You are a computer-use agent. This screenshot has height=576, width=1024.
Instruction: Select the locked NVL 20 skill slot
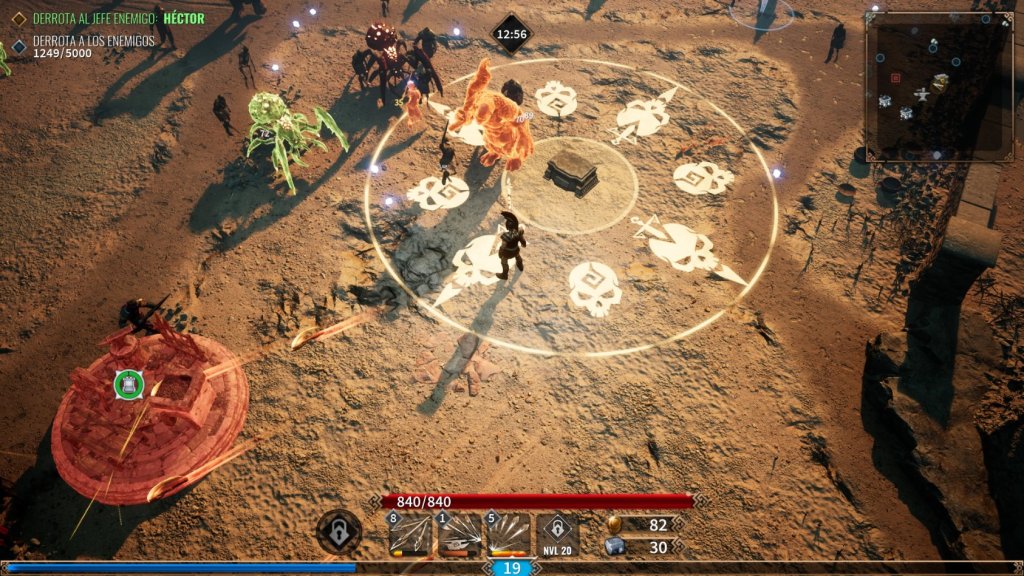click(557, 535)
